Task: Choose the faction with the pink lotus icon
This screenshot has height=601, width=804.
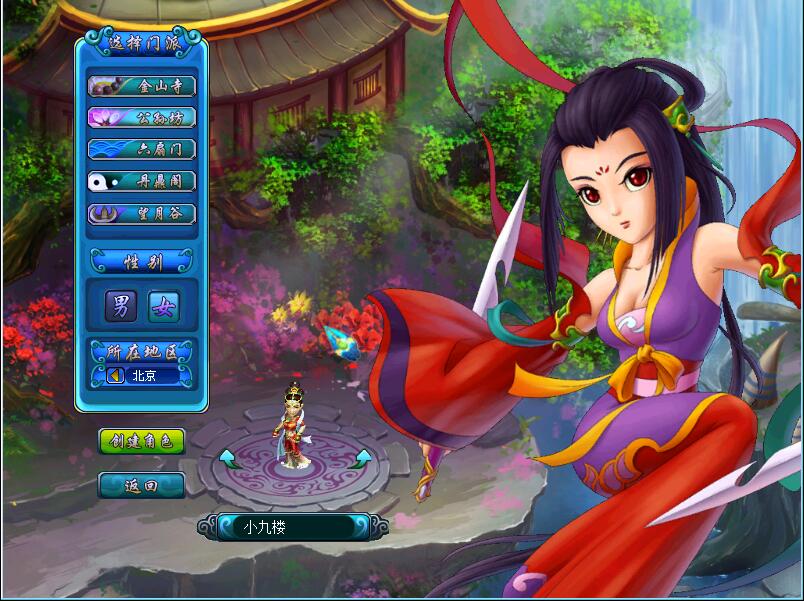Action: (141, 118)
